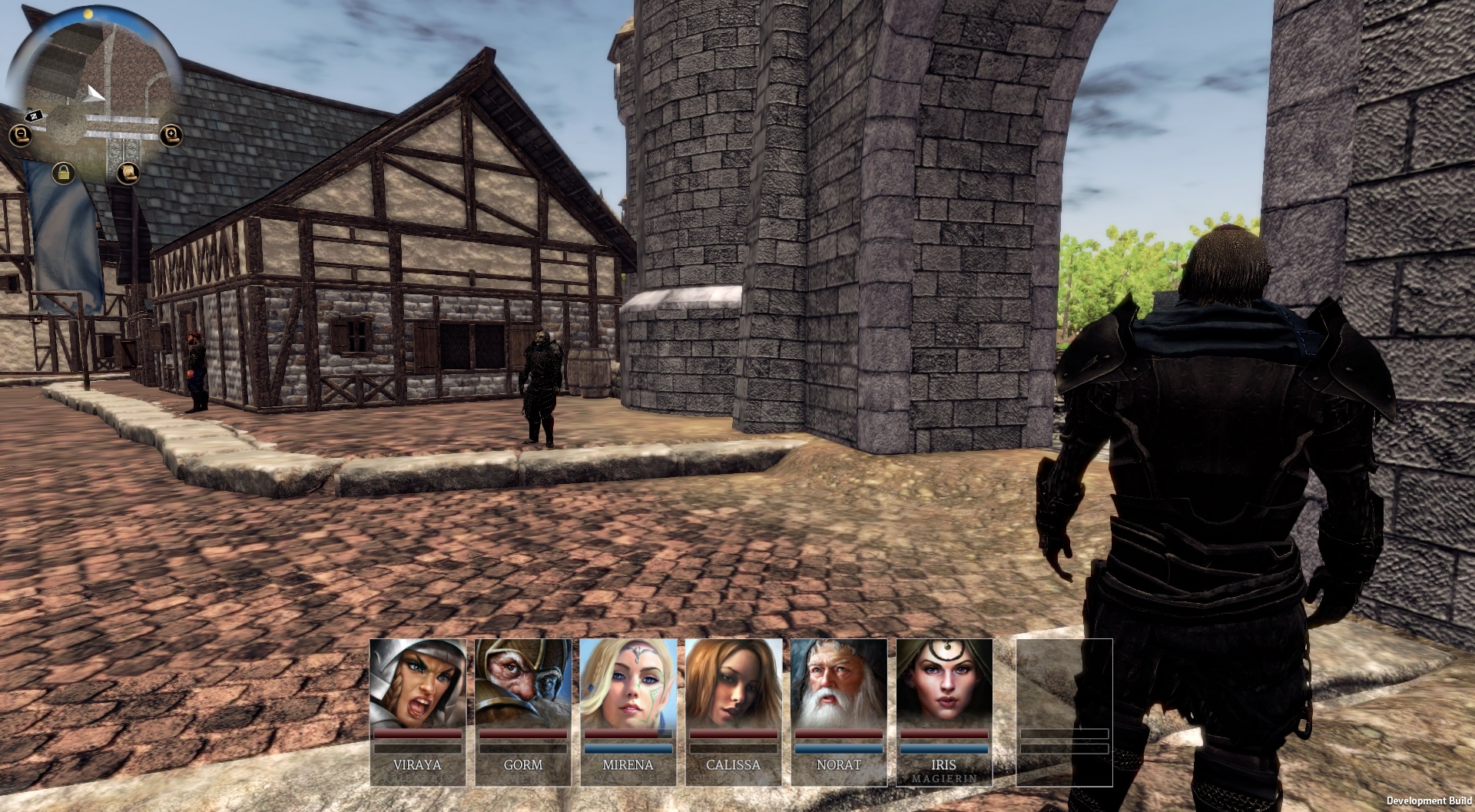Select Viraya's party portrait
1475x812 pixels.
pos(417,684)
